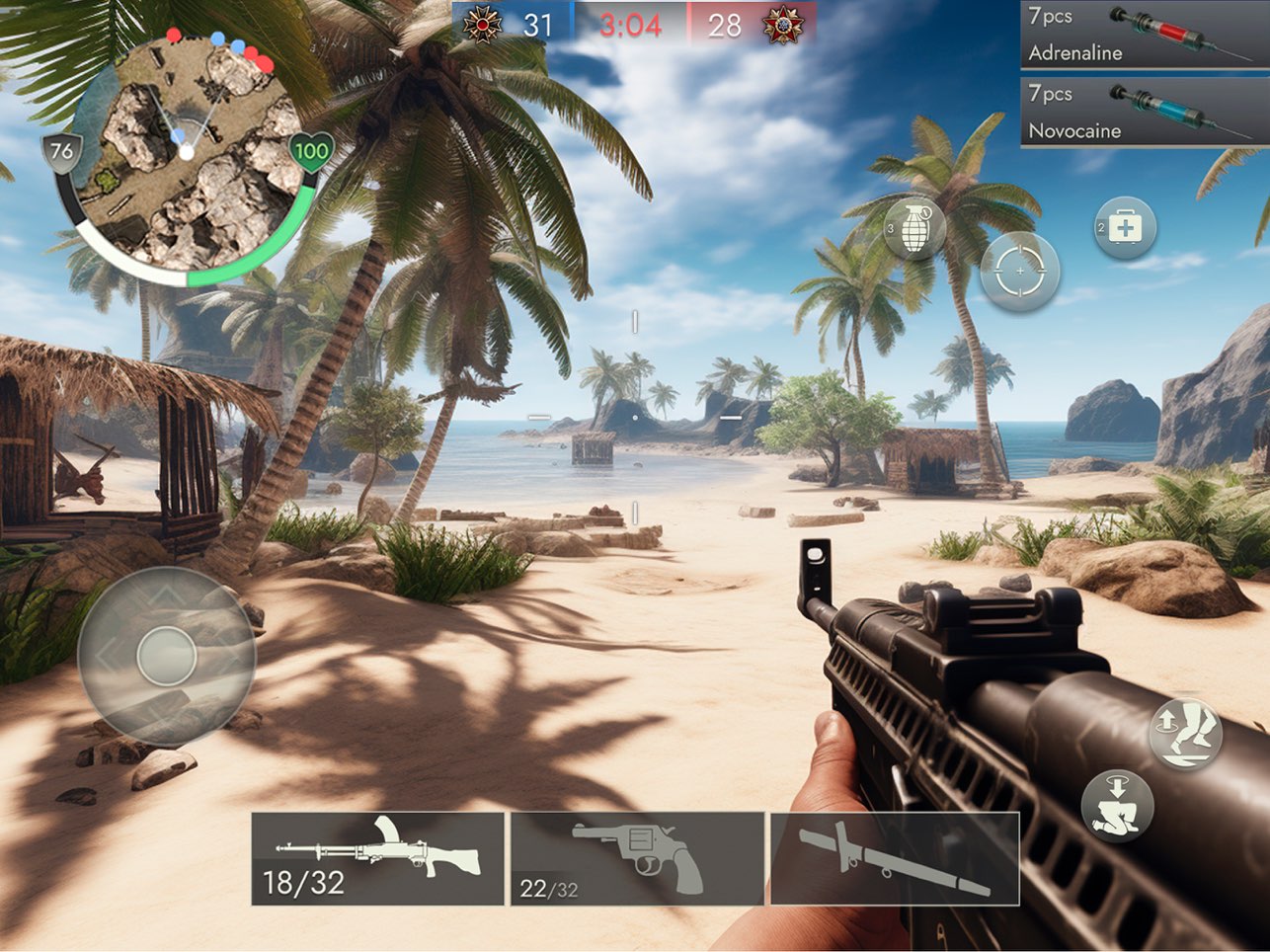This screenshot has width=1270, height=952.
Task: Use the Novocaine syringe item
Action: (1143, 112)
